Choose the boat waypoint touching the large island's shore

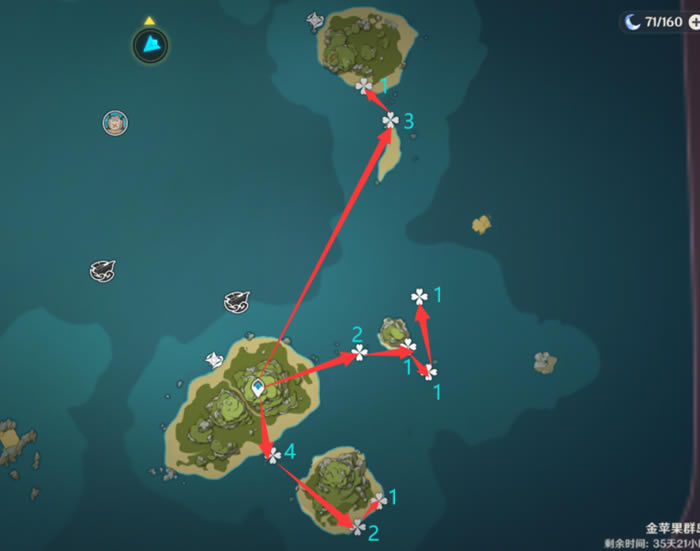click(214, 360)
